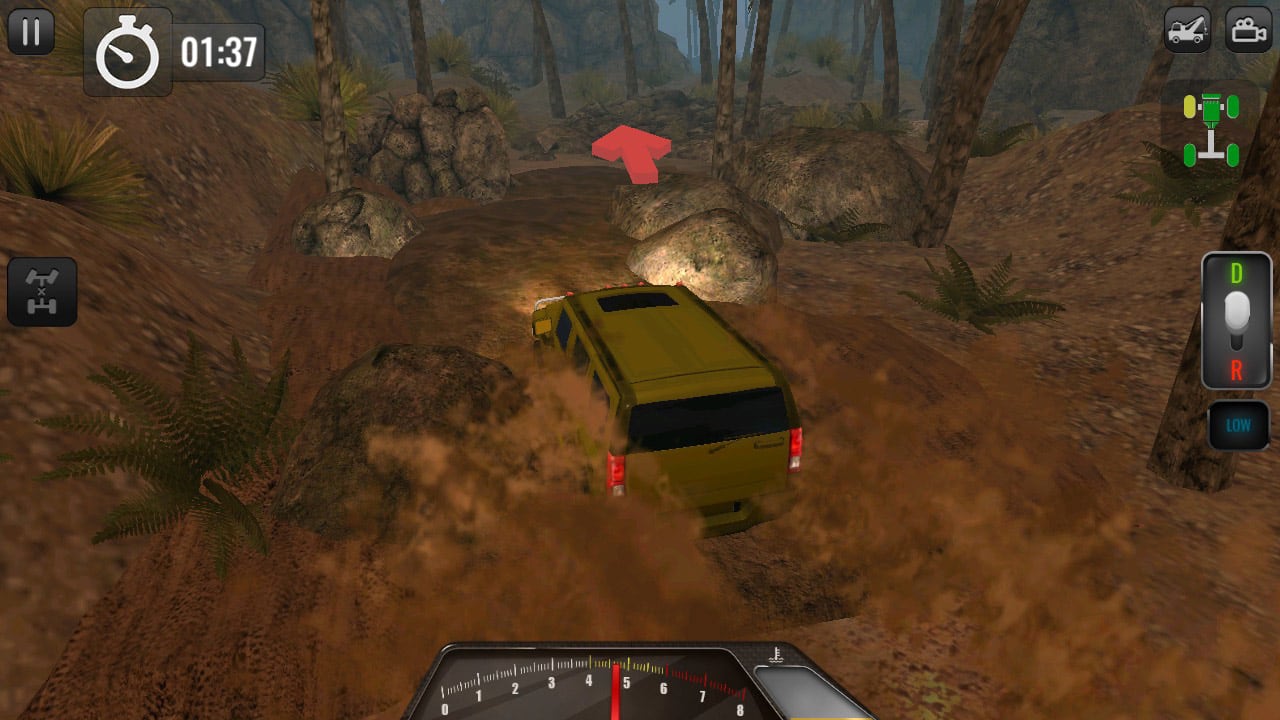Enable LOW range gearing
Screen dimensions: 1280x720
1237,424
